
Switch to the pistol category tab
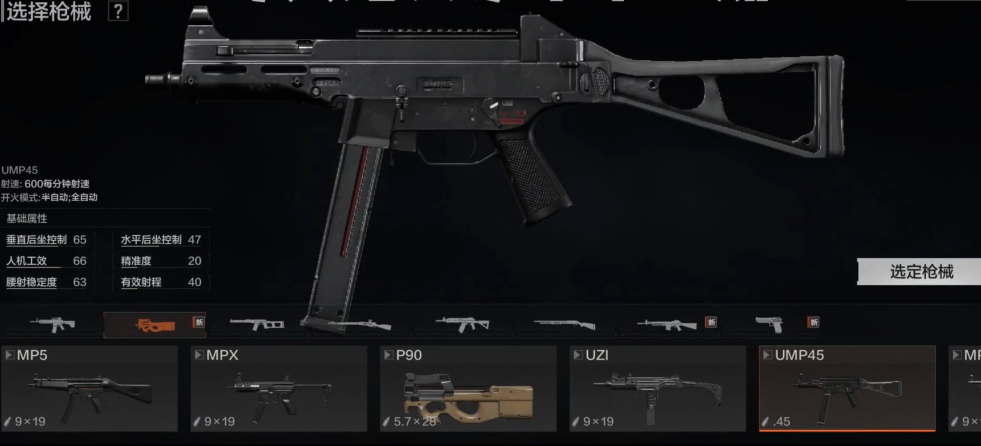[770, 323]
